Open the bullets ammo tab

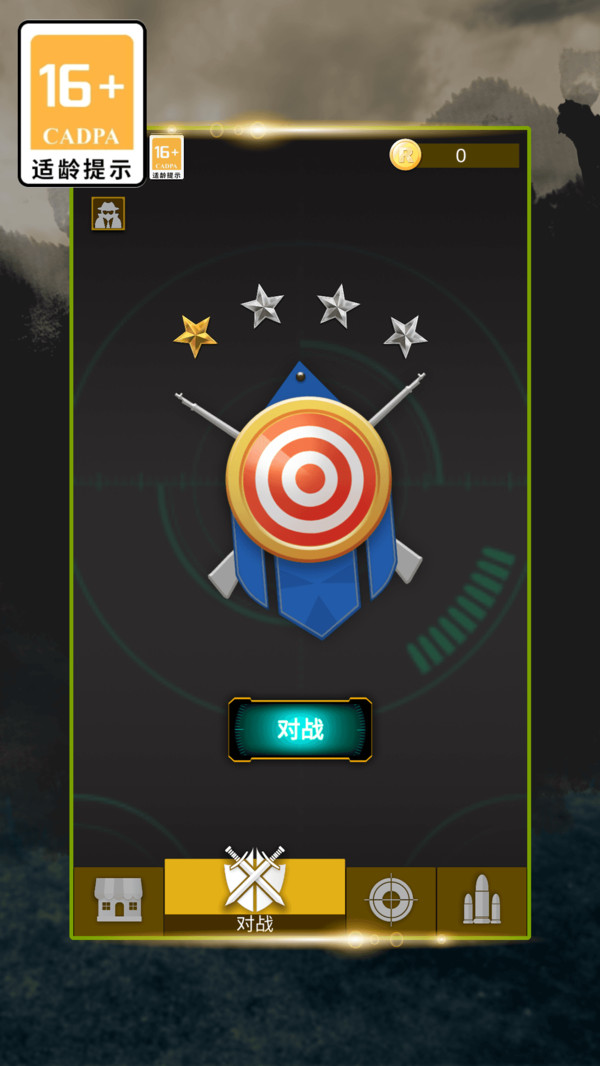coord(481,899)
